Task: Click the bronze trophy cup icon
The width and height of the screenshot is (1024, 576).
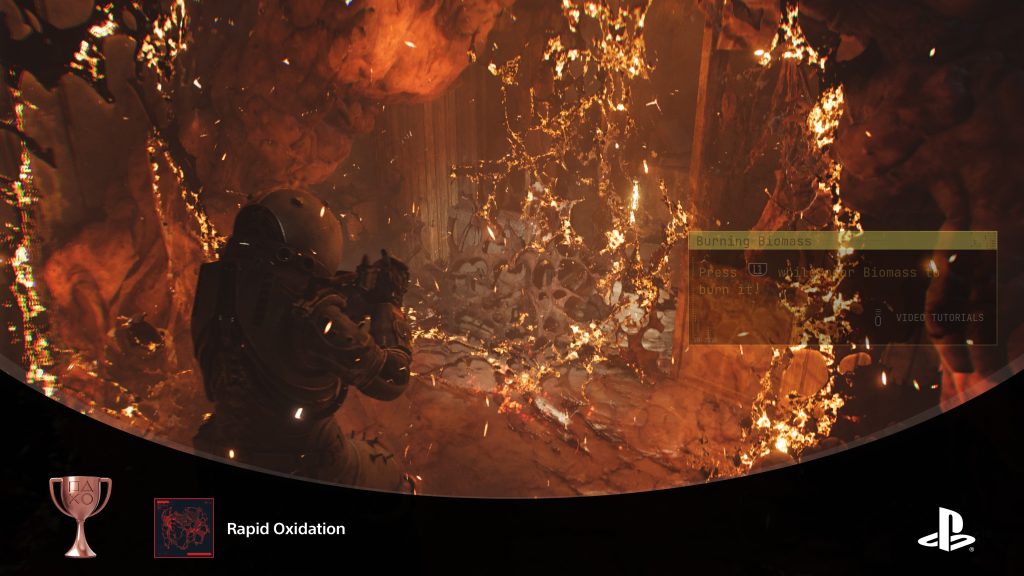Action: (x=80, y=515)
